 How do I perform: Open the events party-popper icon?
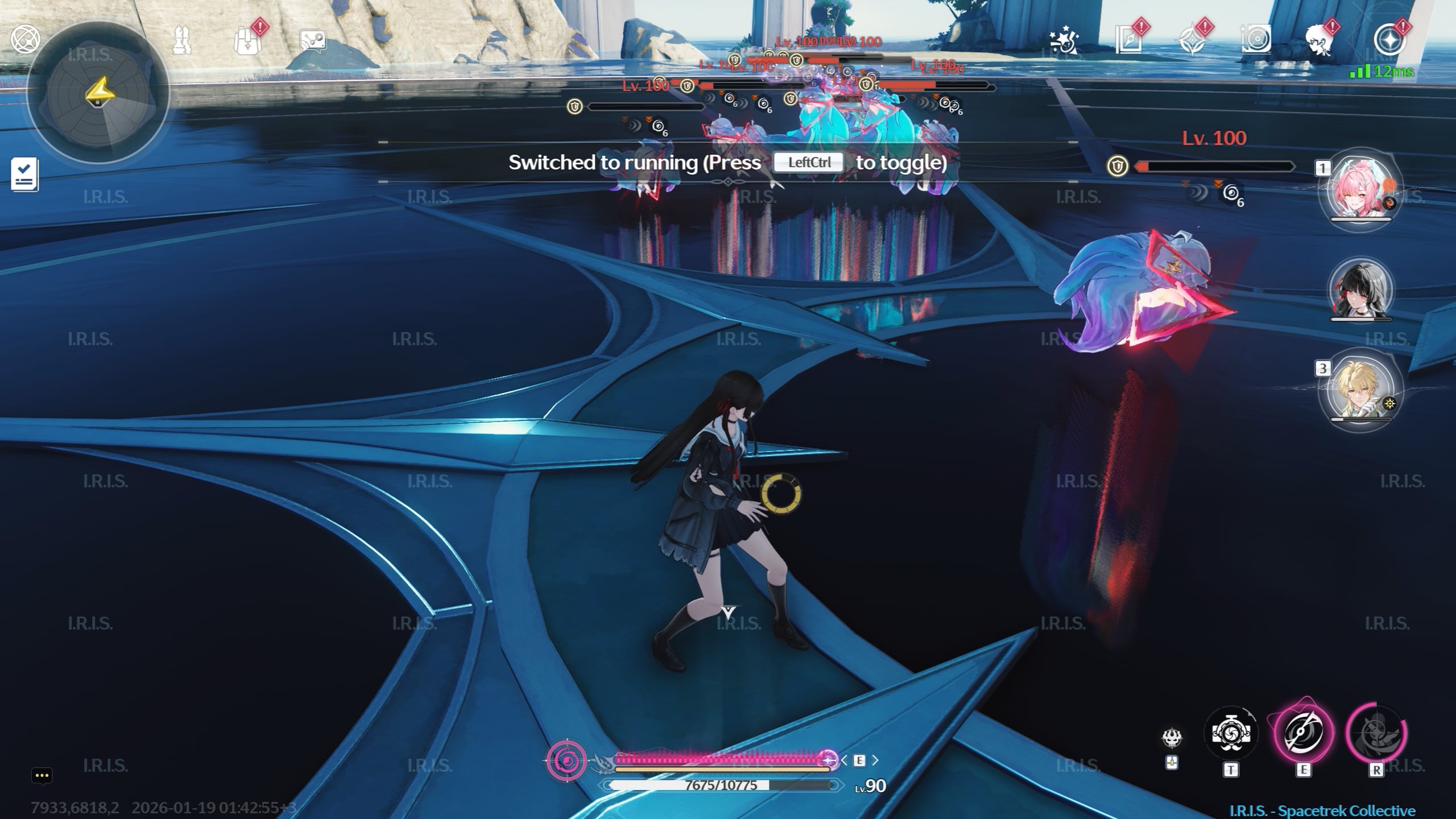coord(1064,41)
